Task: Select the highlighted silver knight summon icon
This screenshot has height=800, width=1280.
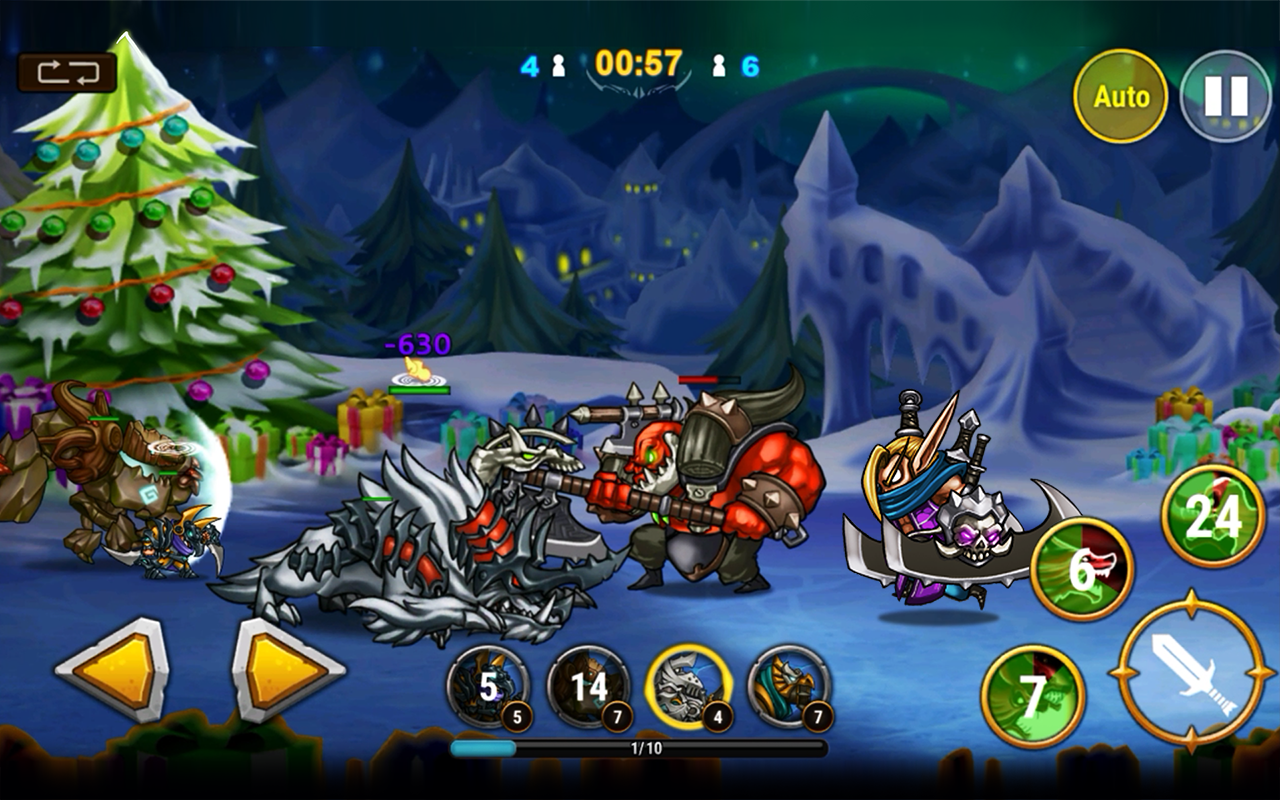Action: click(690, 685)
